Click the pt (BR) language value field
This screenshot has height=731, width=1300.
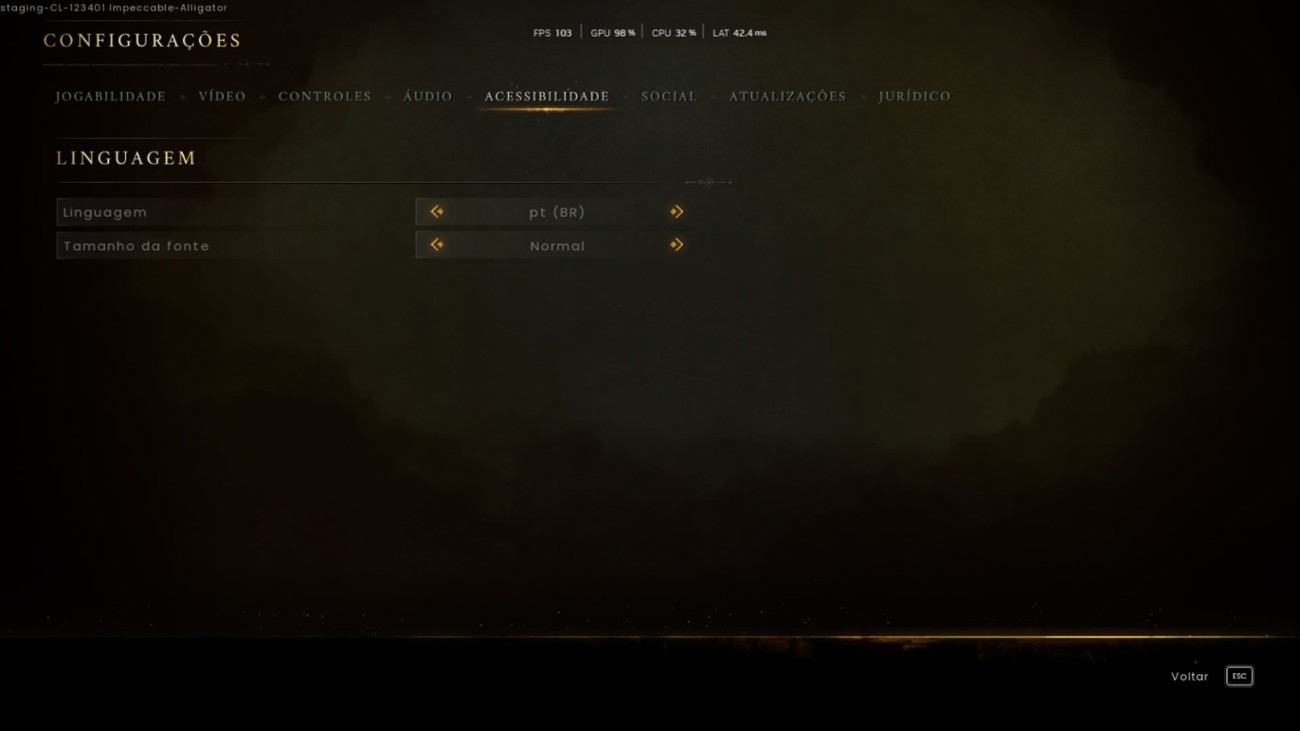556,211
